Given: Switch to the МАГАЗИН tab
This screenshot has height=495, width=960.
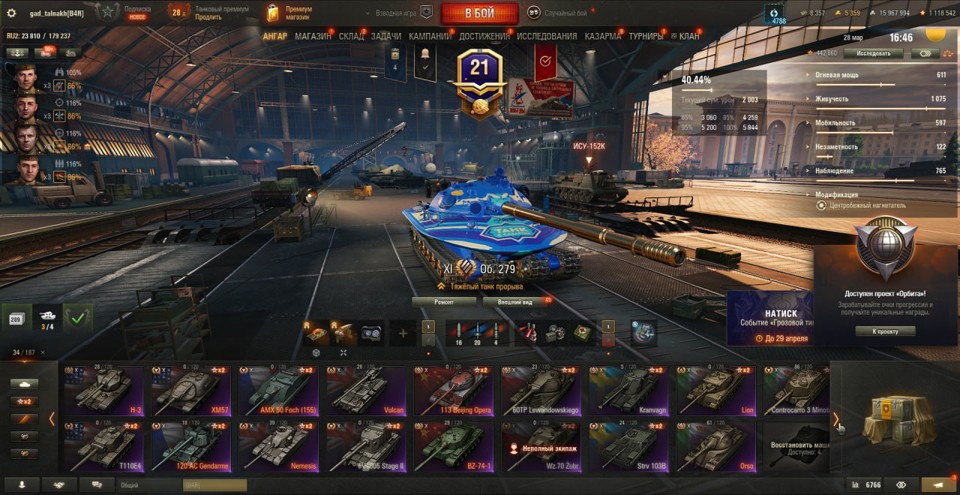Looking at the screenshot, I should (313, 36).
